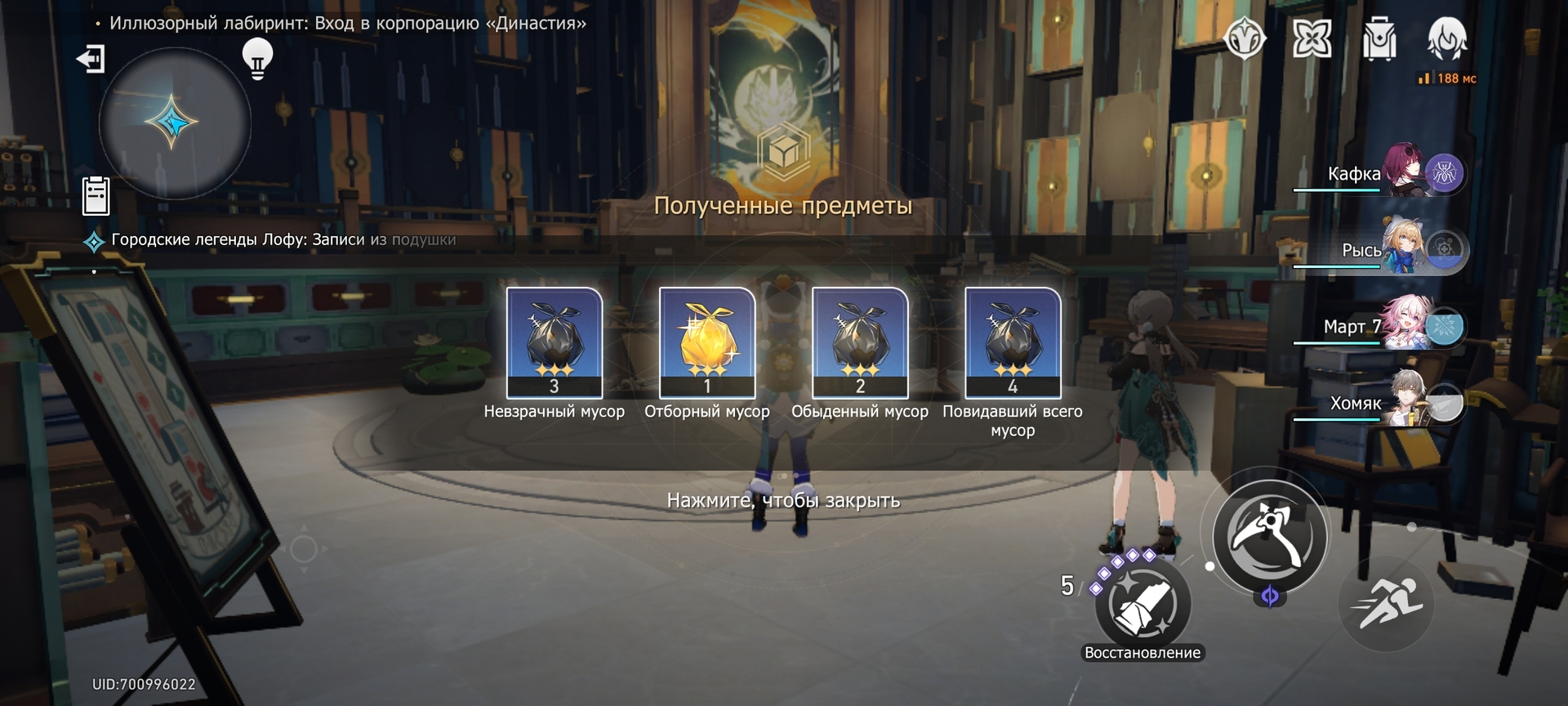
Task: Toggle the sprint running-figure button
Action: point(1386,605)
